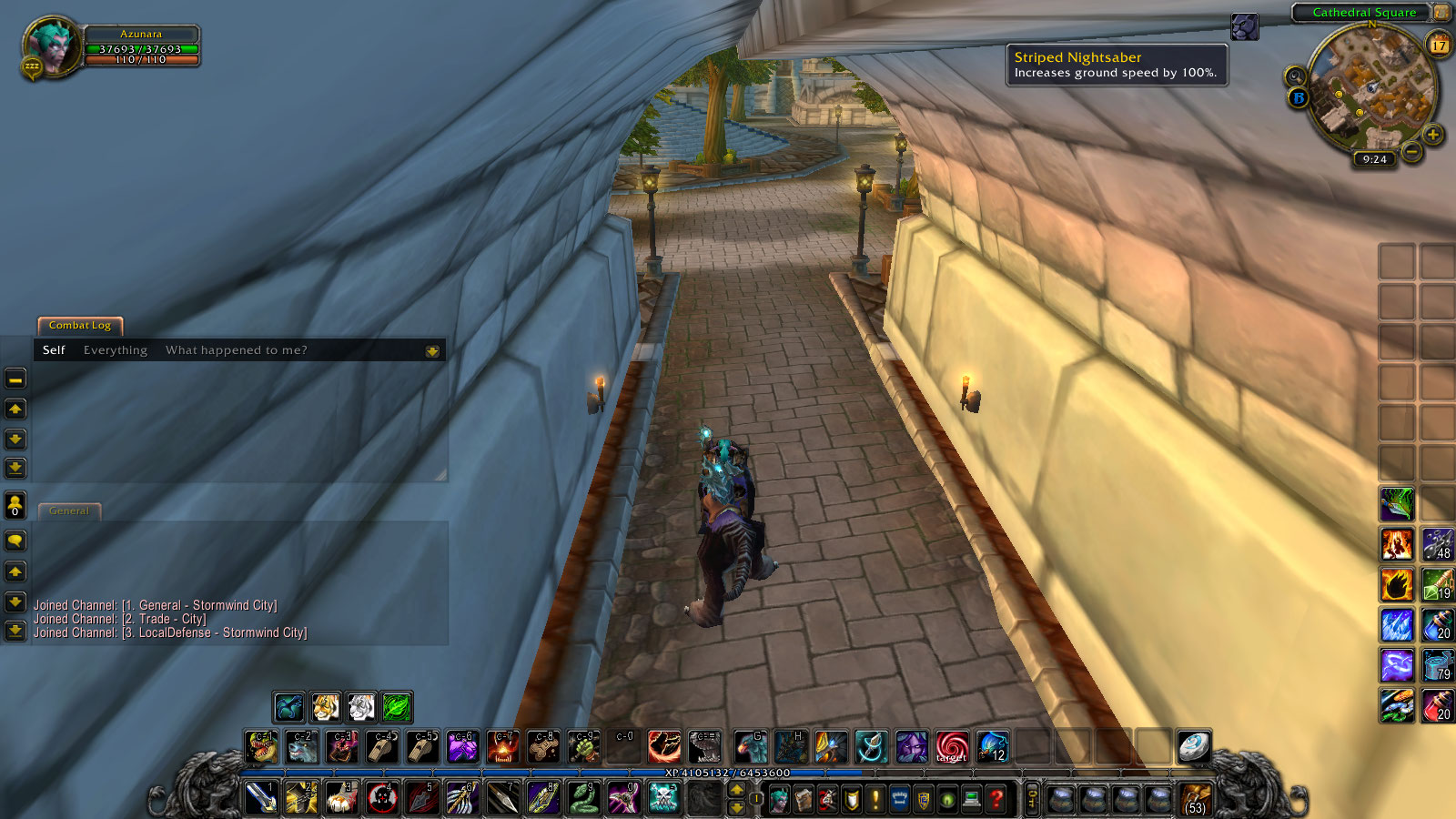
Task: Cast the serpent ability in action slot 9
Action: pos(583,798)
